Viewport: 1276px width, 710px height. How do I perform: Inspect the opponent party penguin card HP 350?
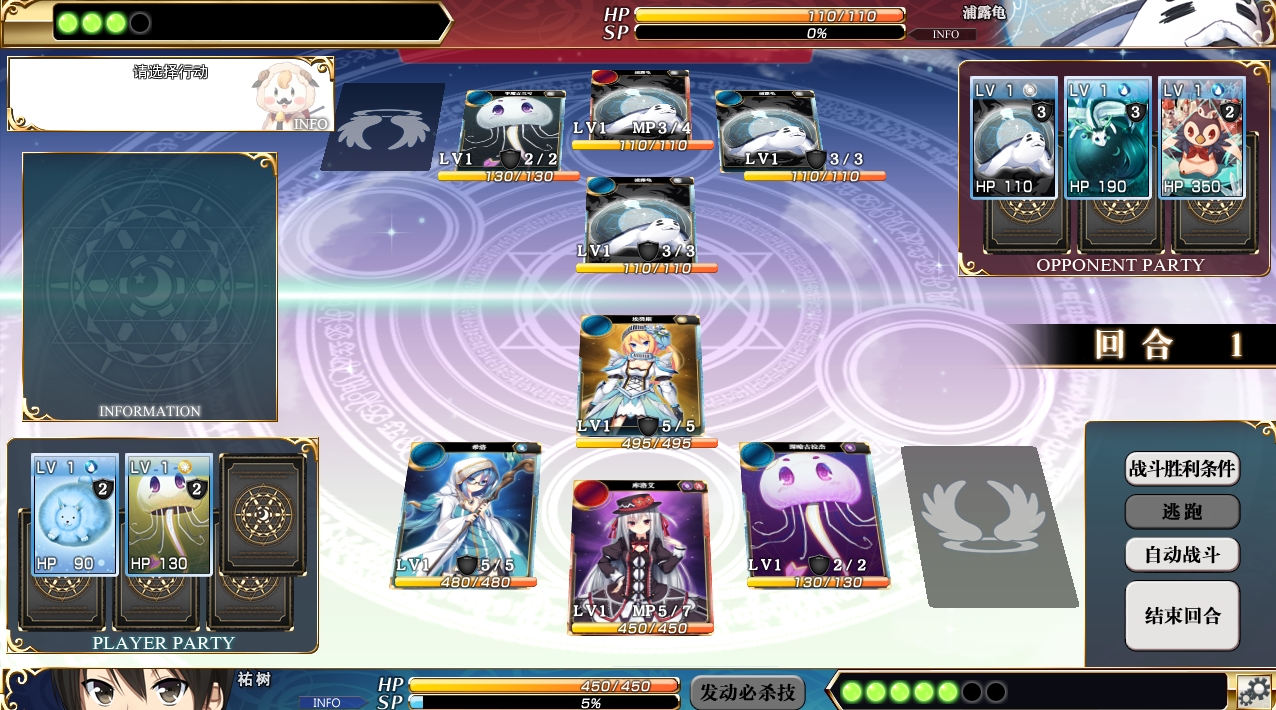[x=1201, y=138]
